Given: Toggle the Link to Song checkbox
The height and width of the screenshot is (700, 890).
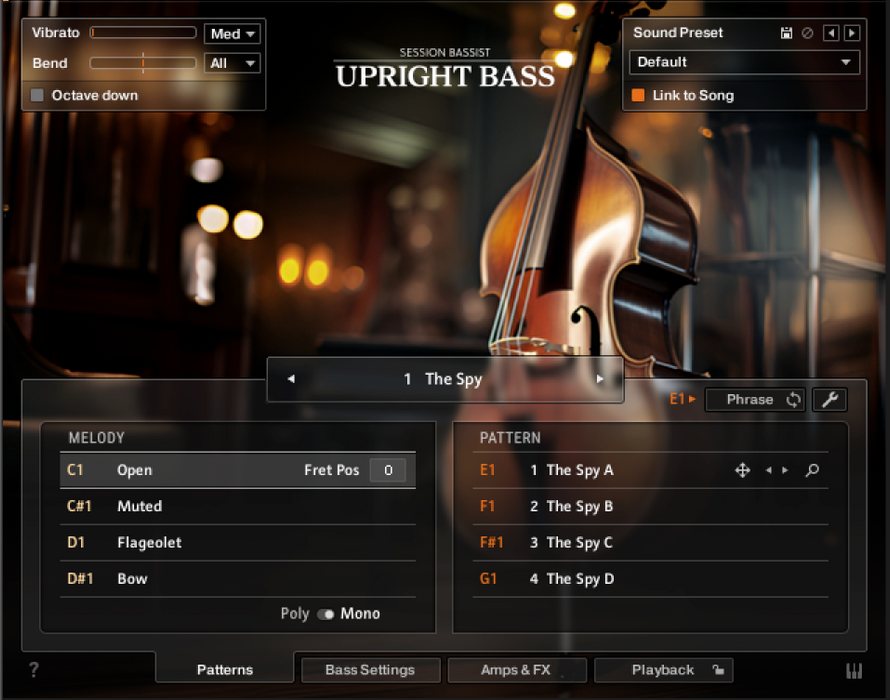Looking at the screenshot, I should (638, 96).
